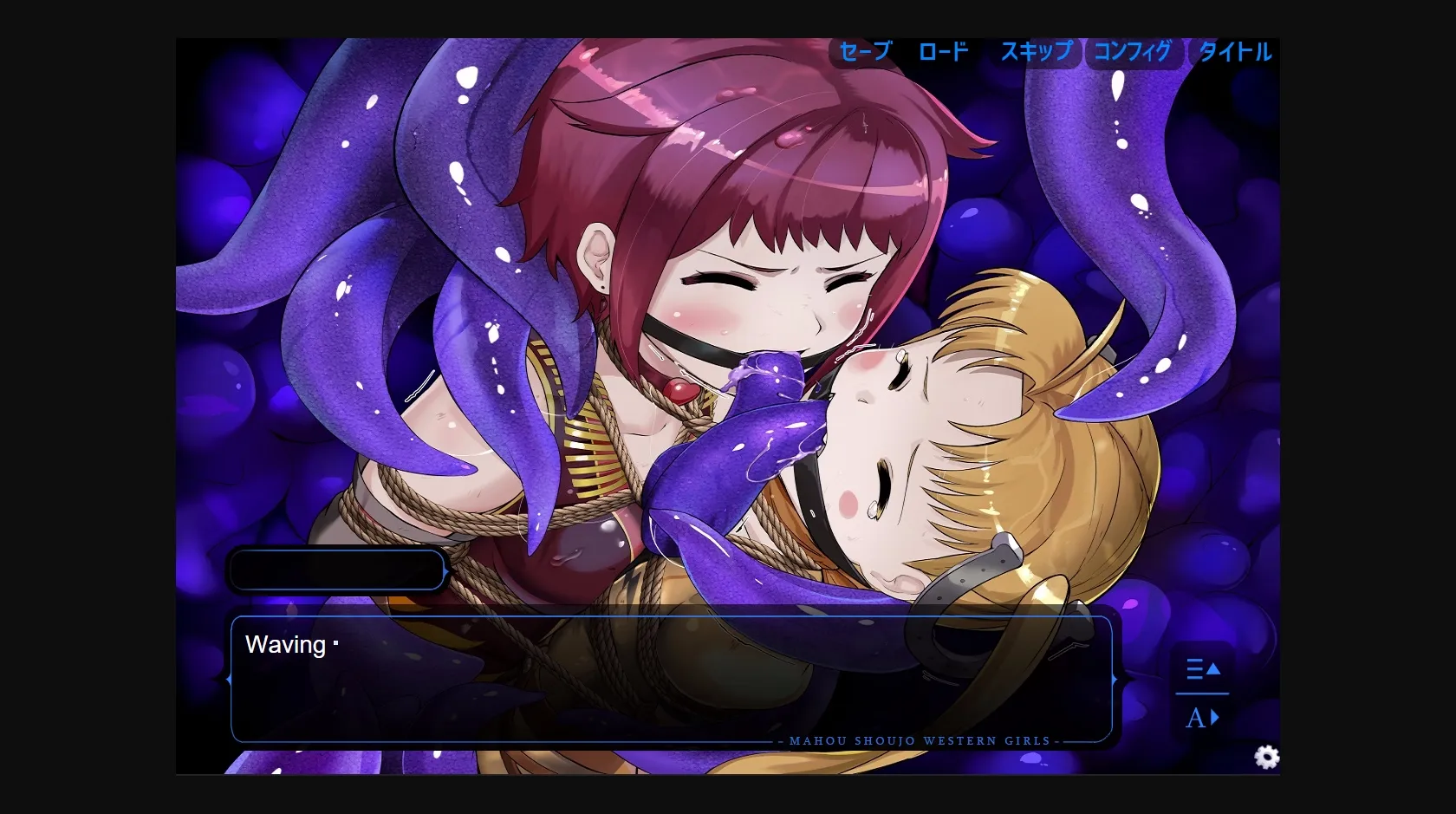Click the empty speaker name plate
The width and height of the screenshot is (1456, 814).
(336, 570)
